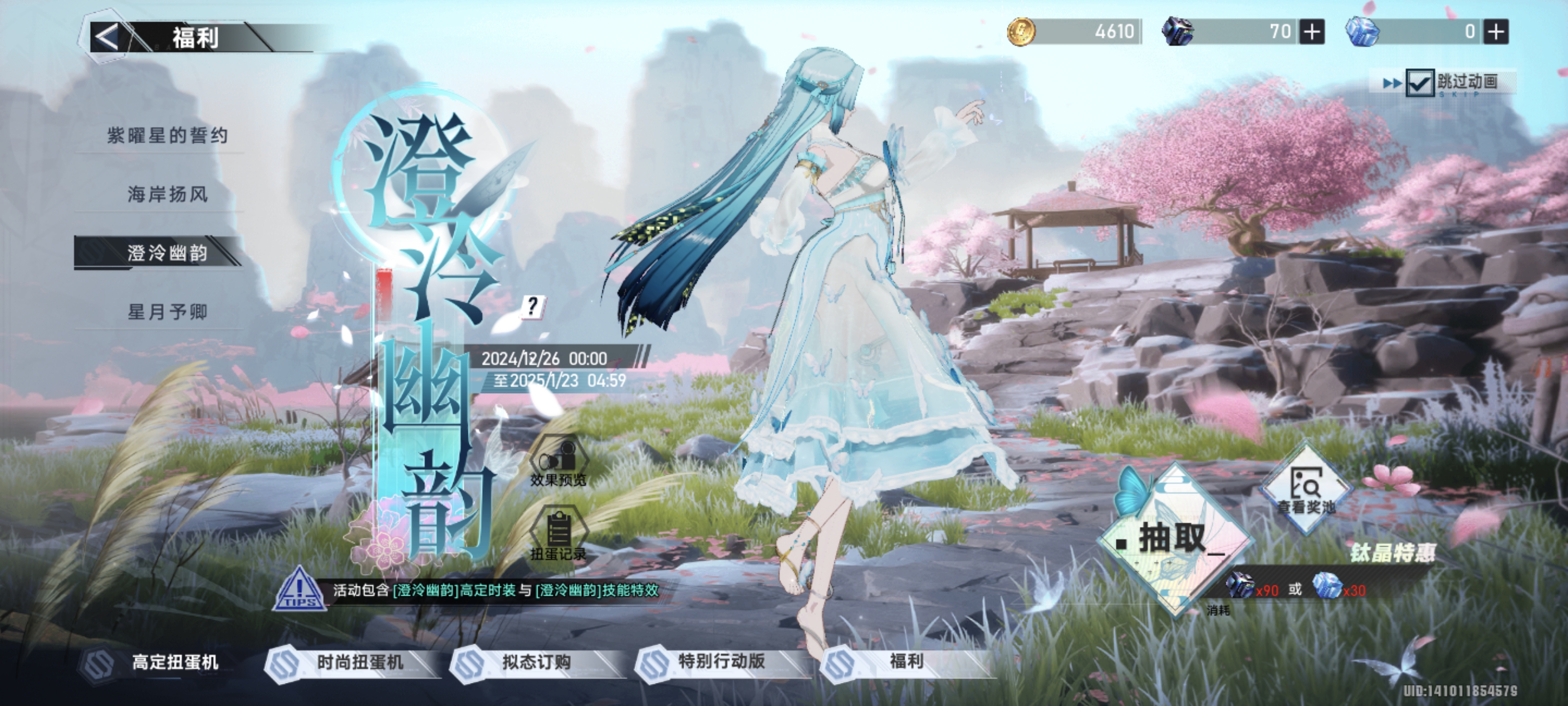Image resolution: width=1568 pixels, height=706 pixels.
Task: Open the 钛晶特惠 offer
Action: [1393, 553]
